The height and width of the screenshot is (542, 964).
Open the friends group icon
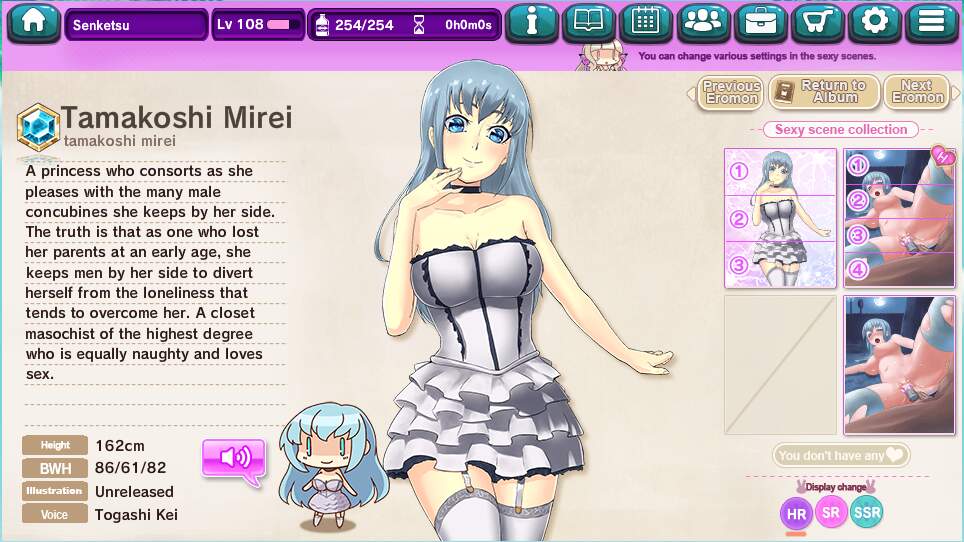(704, 23)
